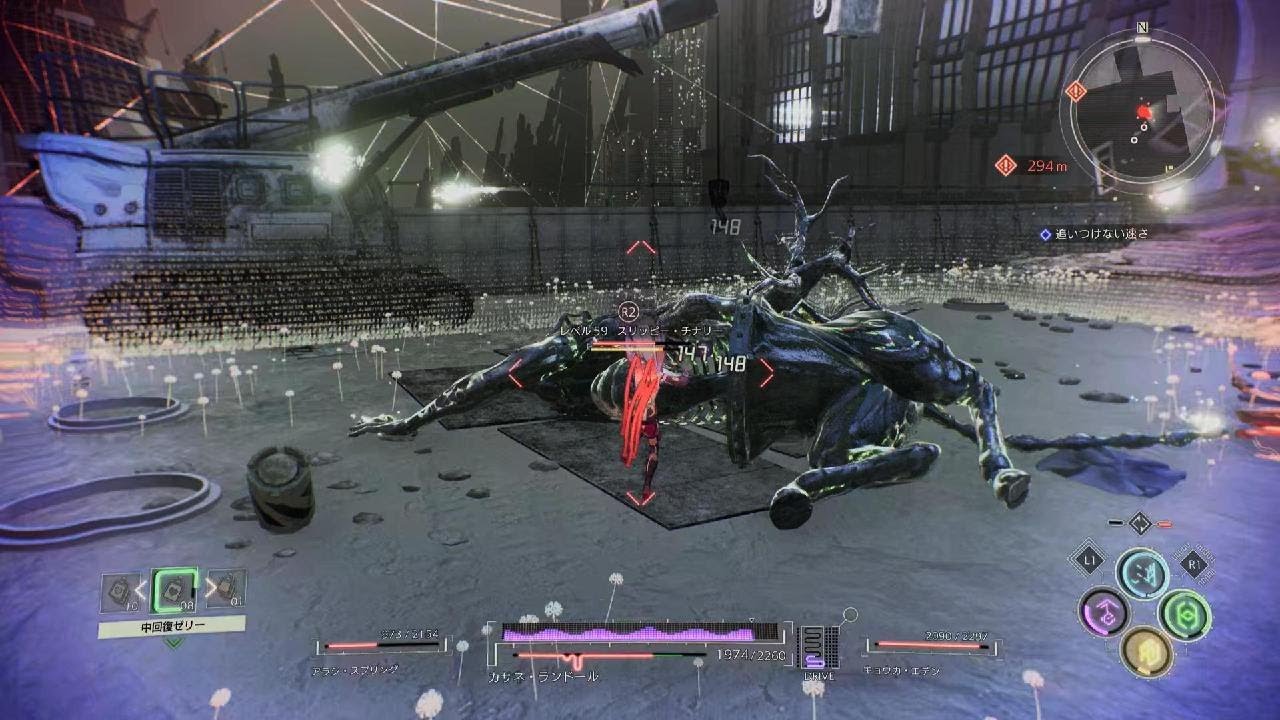Screen dimensions: 1280x720
Task: Select the highlighted 中回復ゼリー item slot
Action: click(174, 592)
